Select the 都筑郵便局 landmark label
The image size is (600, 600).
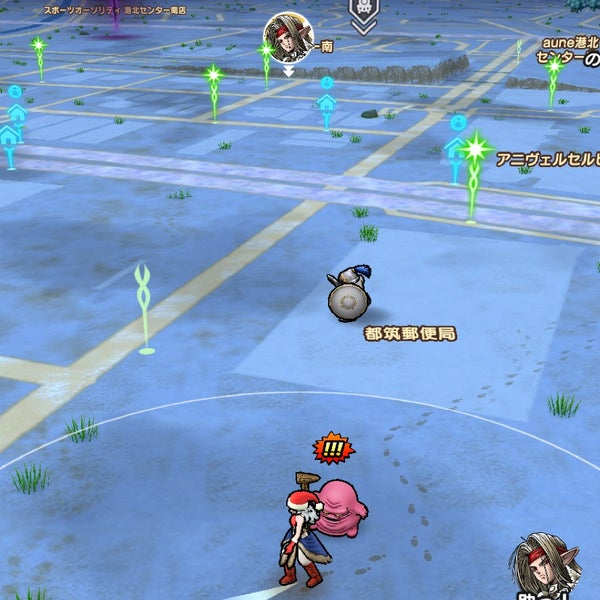tap(410, 333)
